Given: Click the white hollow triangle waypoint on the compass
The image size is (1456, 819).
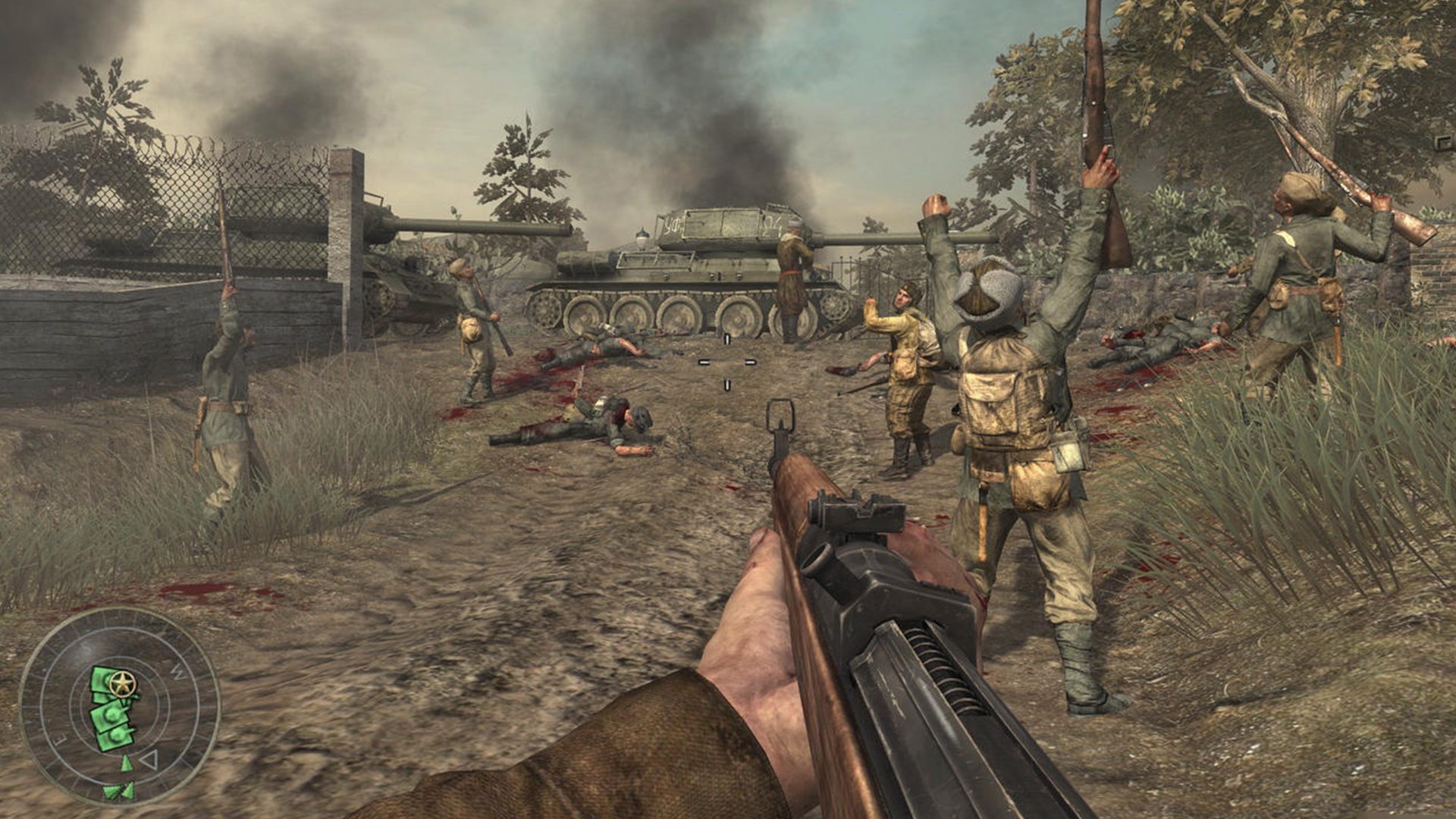Looking at the screenshot, I should [149, 760].
